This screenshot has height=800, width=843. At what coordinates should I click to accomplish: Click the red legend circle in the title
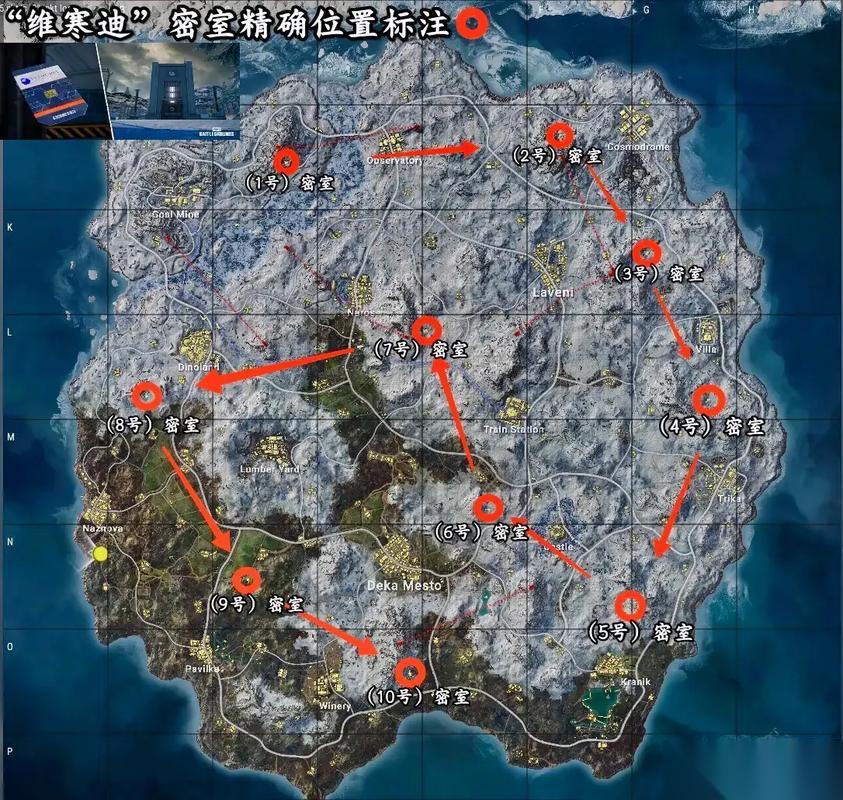click(474, 24)
